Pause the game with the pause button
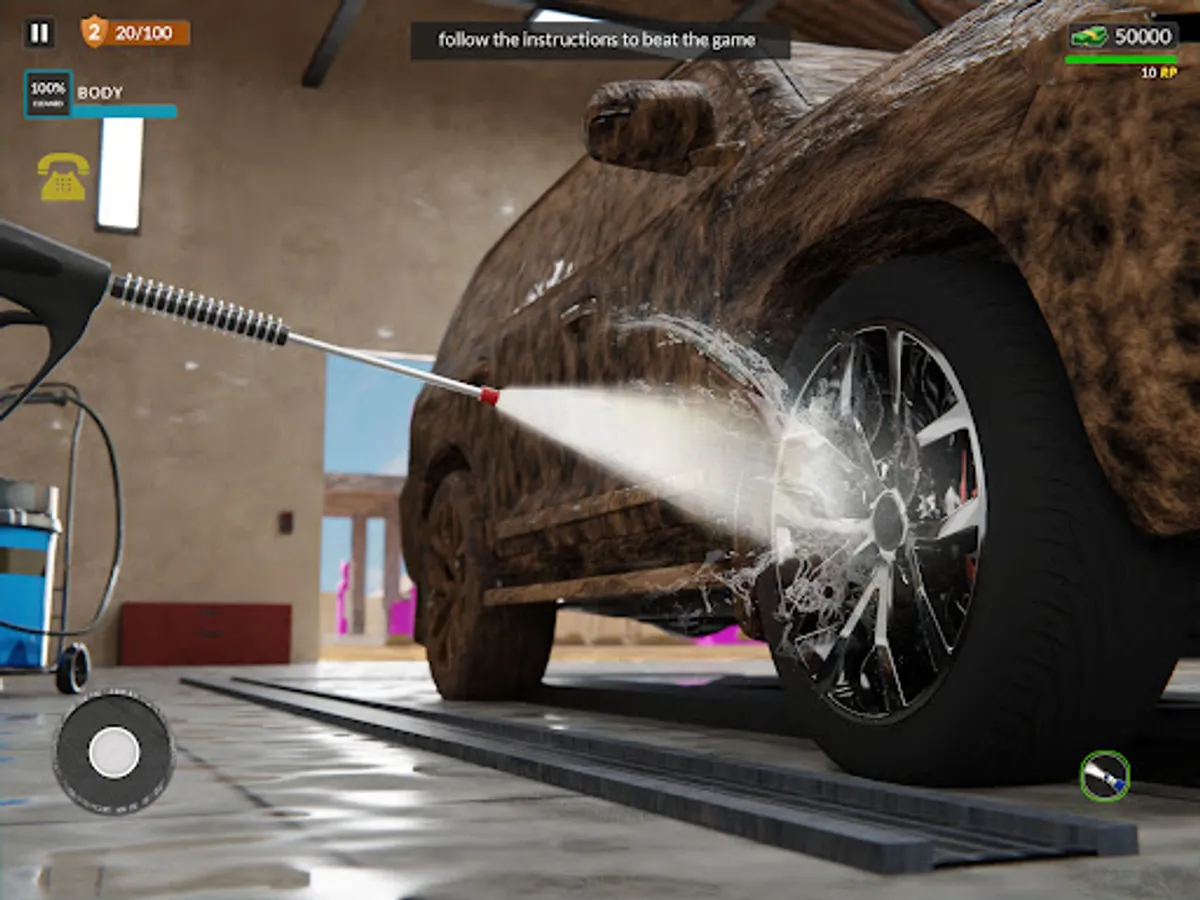Viewport: 1200px width, 900px height. point(39,33)
